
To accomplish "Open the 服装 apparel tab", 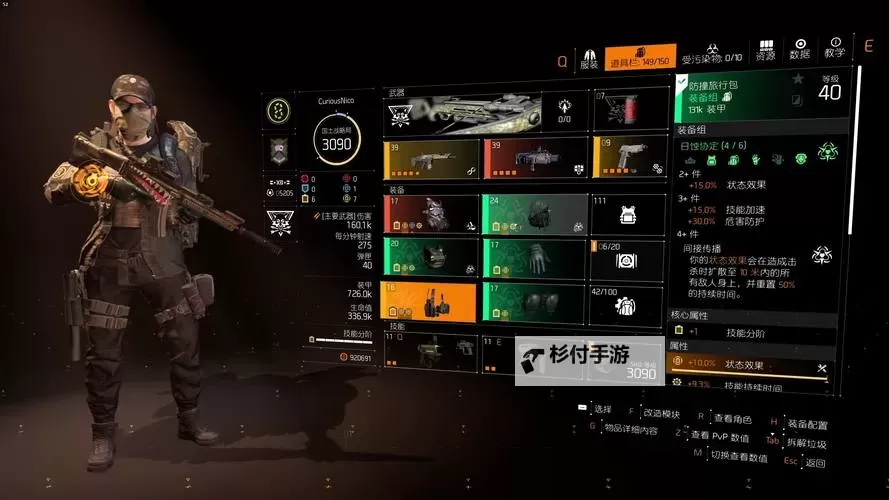I will 589,58.
